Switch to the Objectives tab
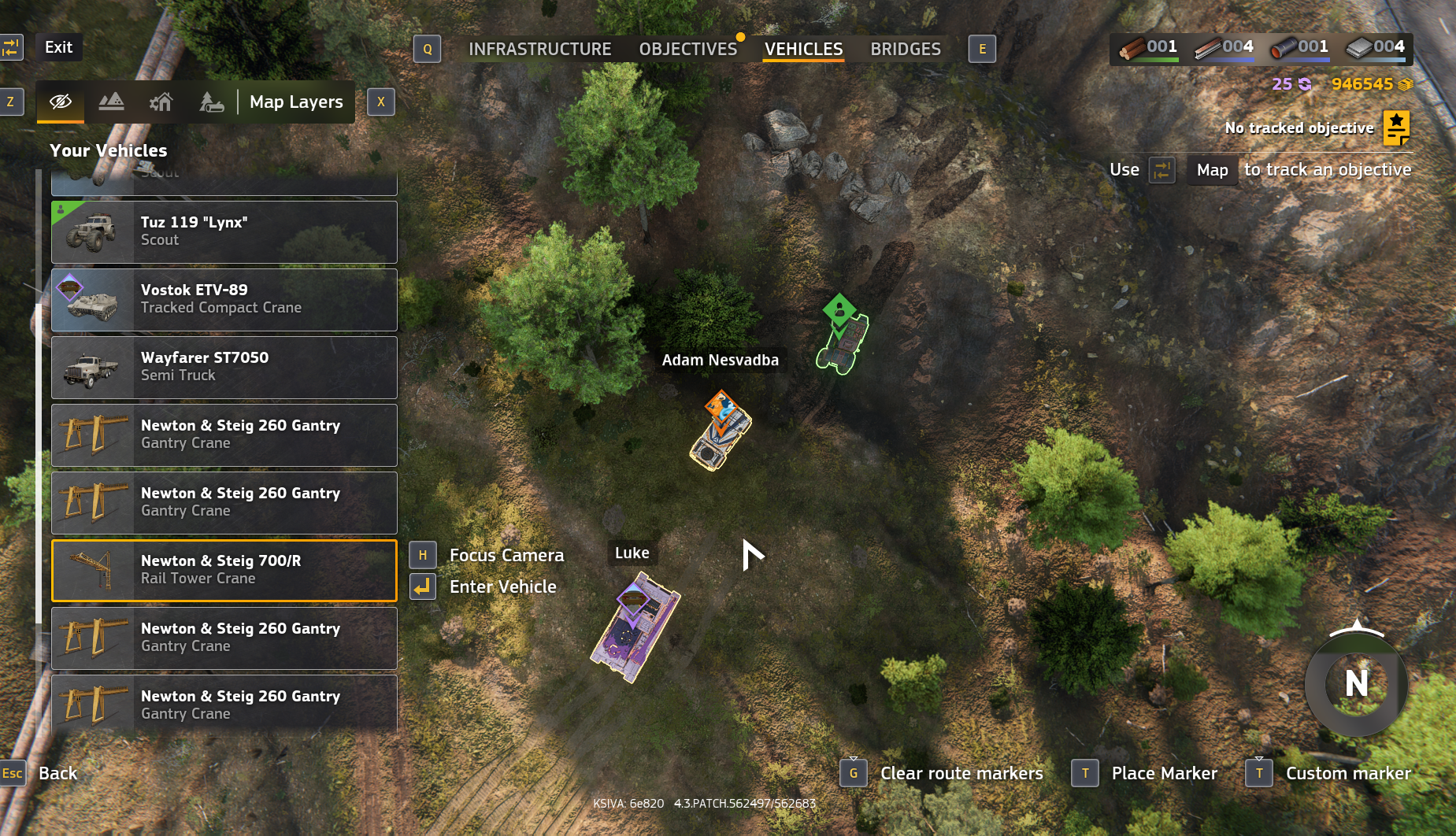Screen dimensions: 1456x836 coord(688,48)
